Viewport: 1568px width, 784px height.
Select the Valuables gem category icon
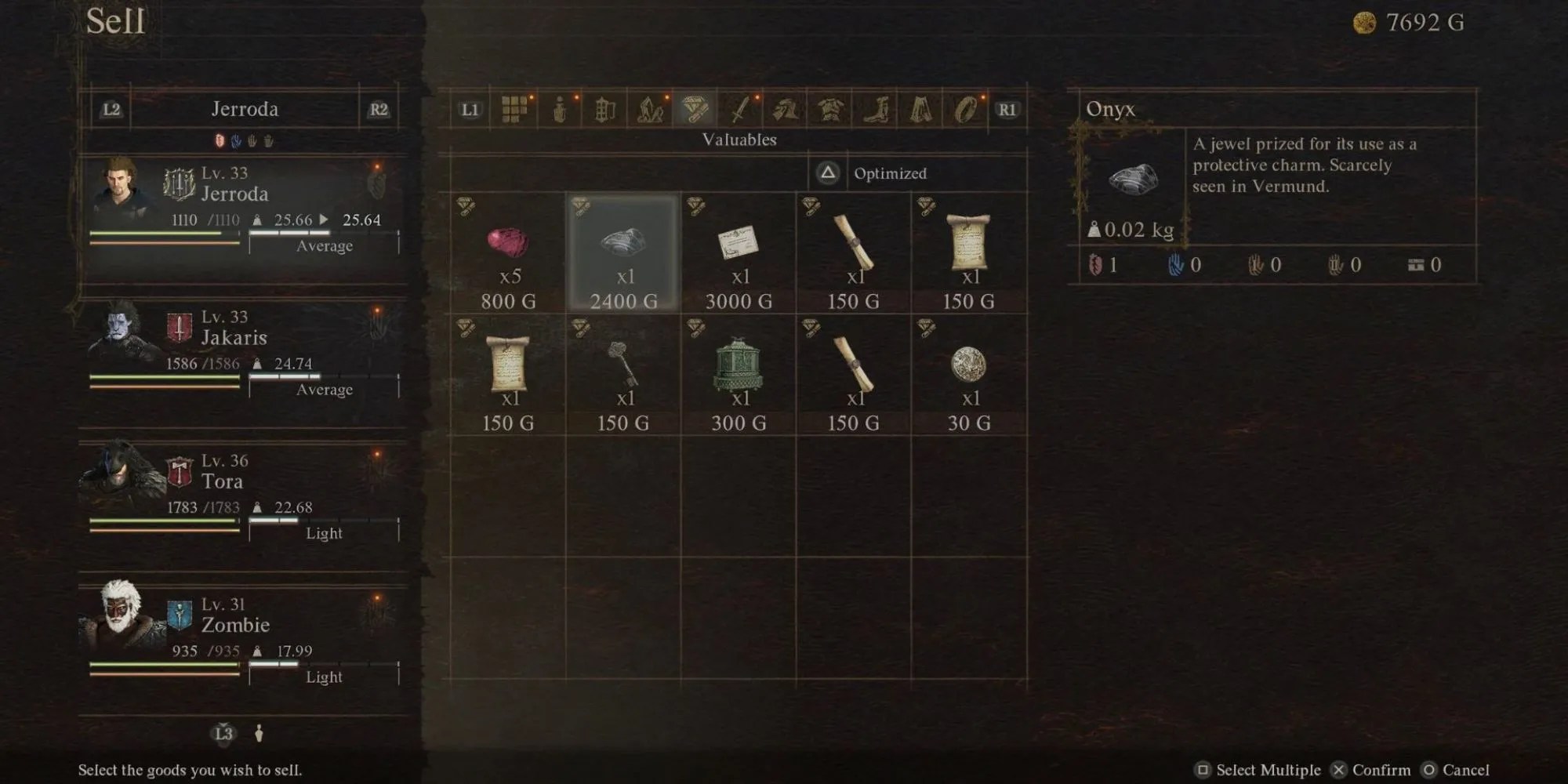tap(694, 111)
